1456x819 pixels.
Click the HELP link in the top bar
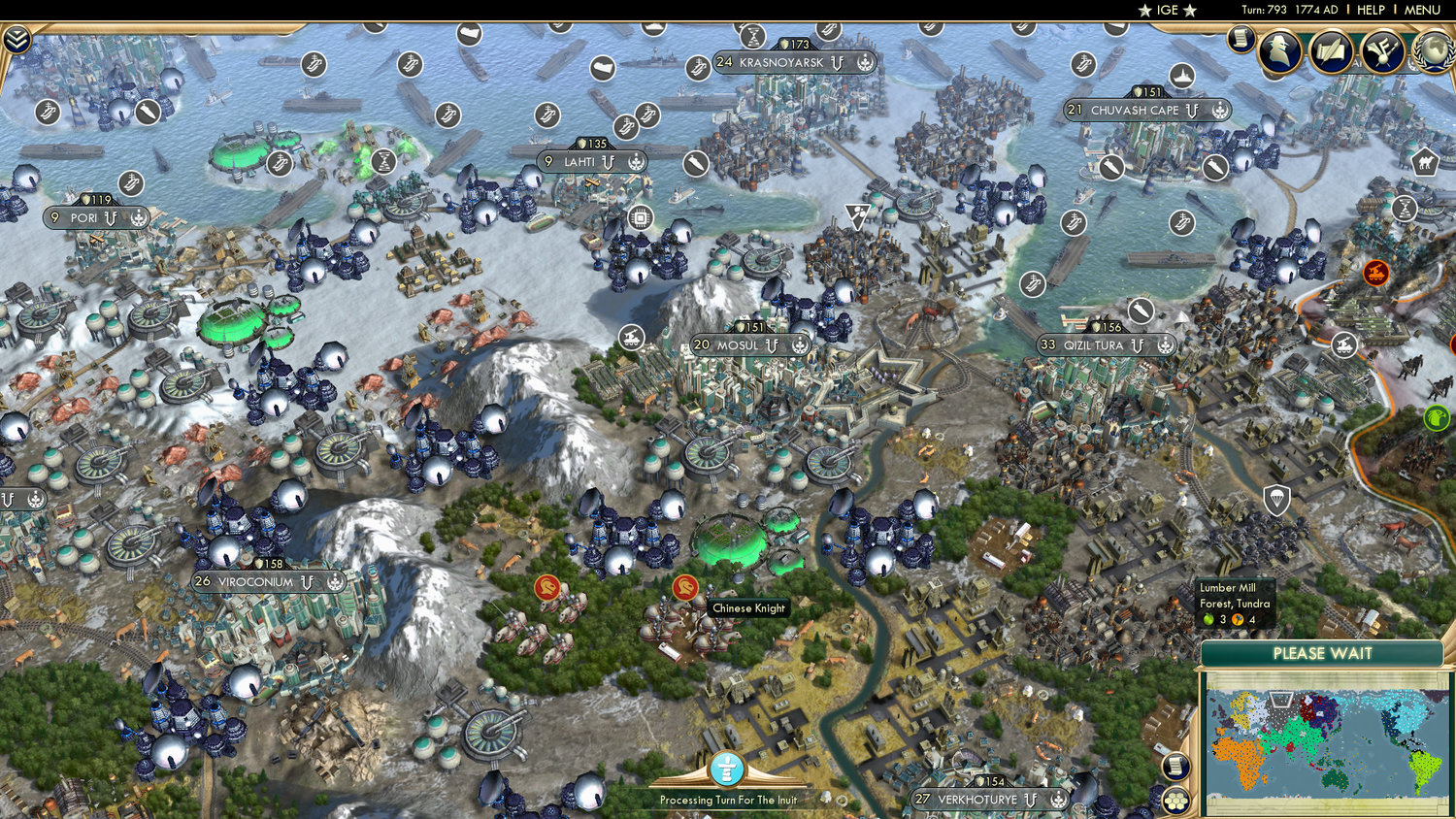pos(1372,10)
